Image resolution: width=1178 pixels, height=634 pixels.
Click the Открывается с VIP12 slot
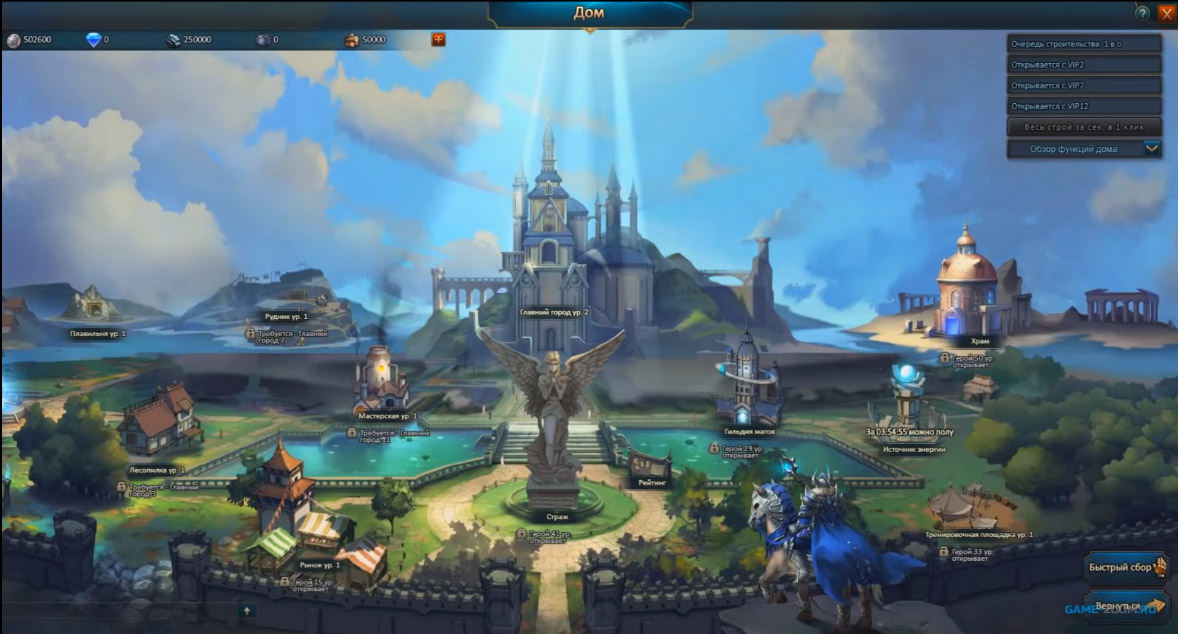coord(1084,106)
